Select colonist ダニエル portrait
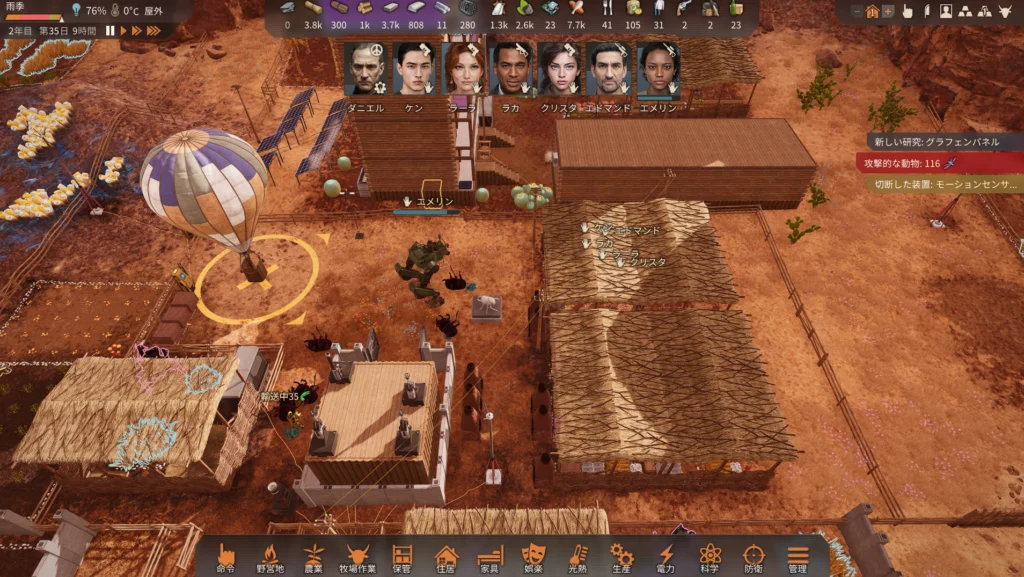The image size is (1024, 577). 364,70
